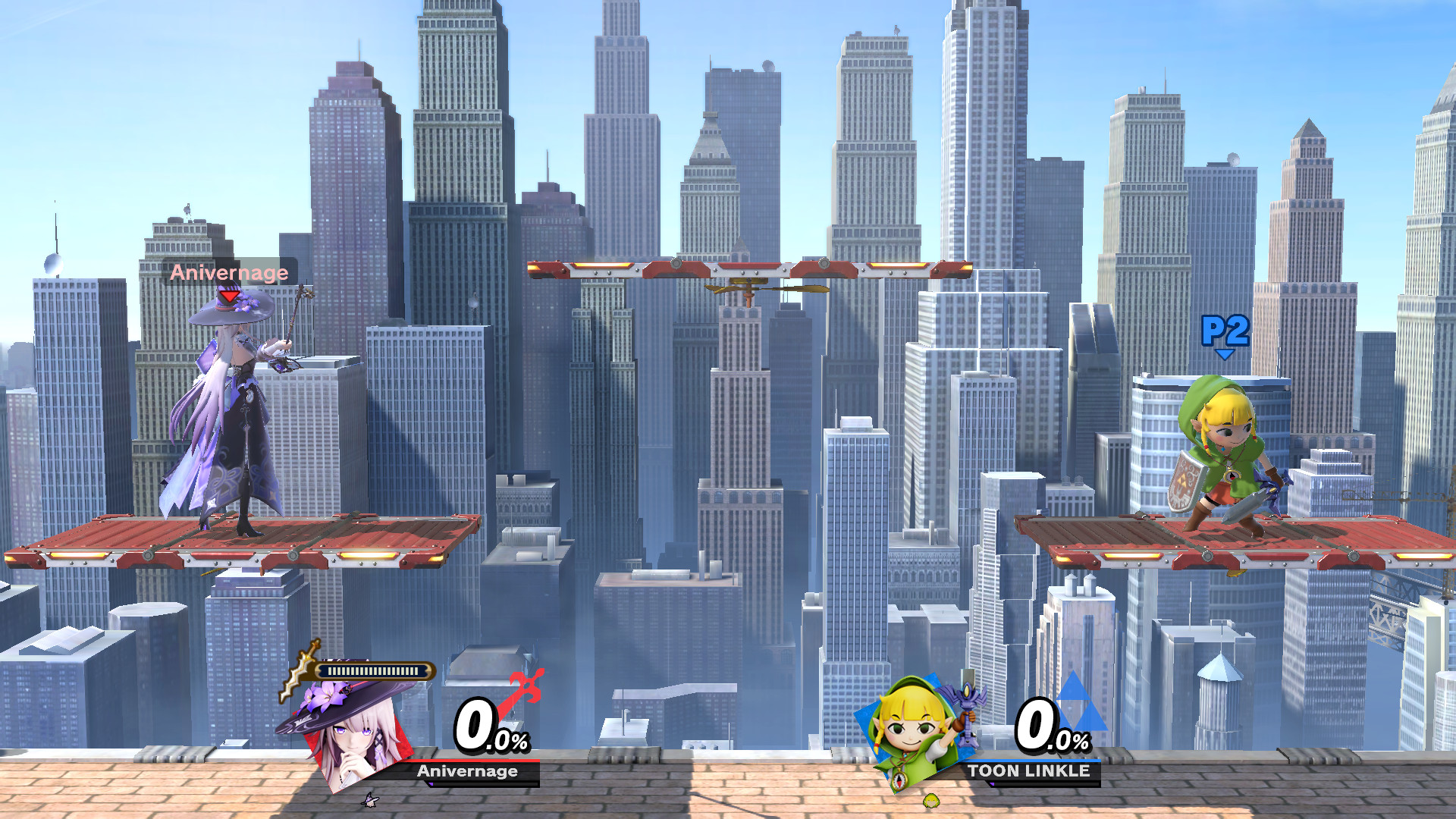Expand the purple arrow under Toon Linkle's nameplate
1456x819 pixels.
coord(993,784)
